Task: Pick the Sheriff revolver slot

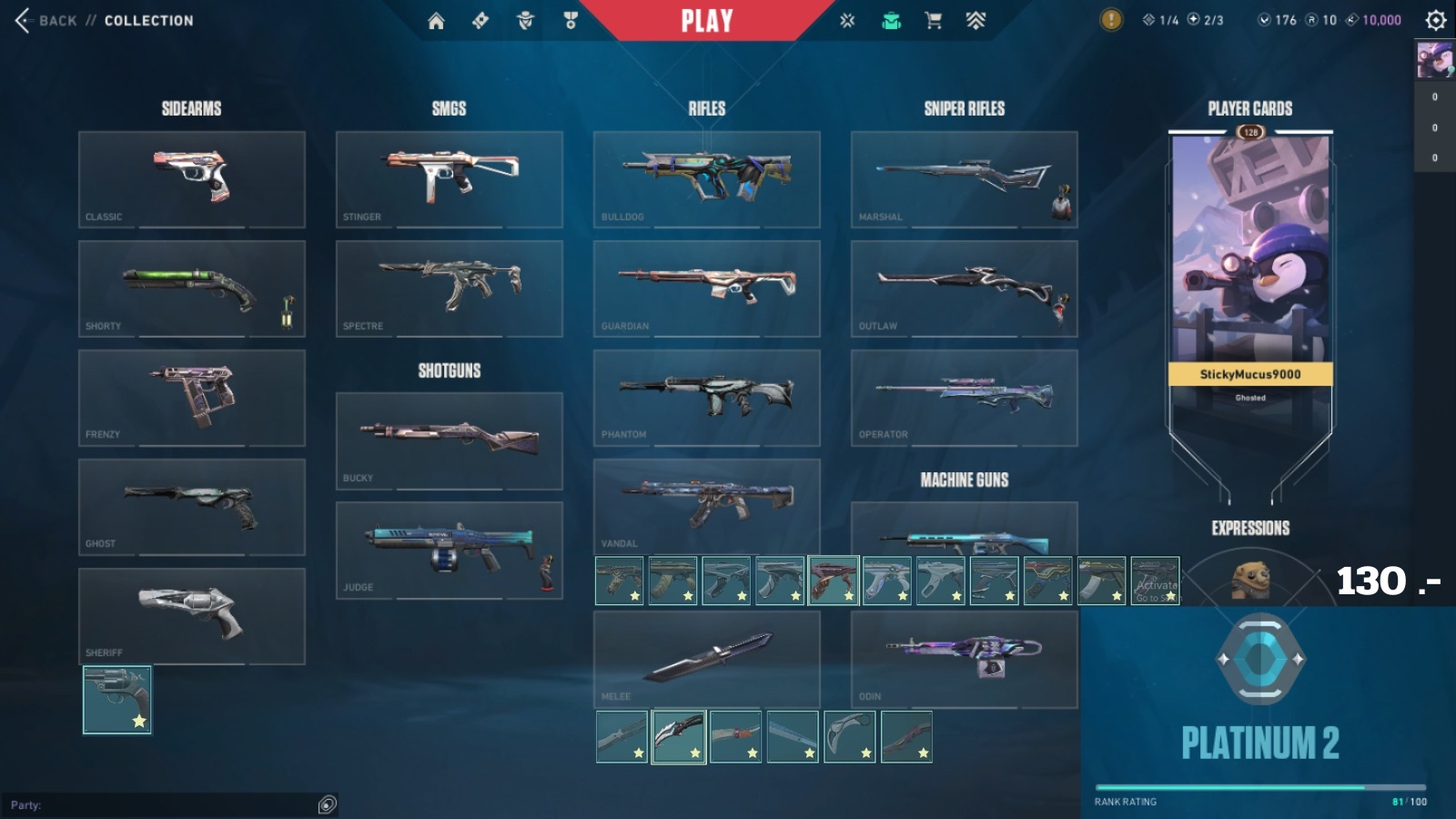Action: (x=191, y=616)
